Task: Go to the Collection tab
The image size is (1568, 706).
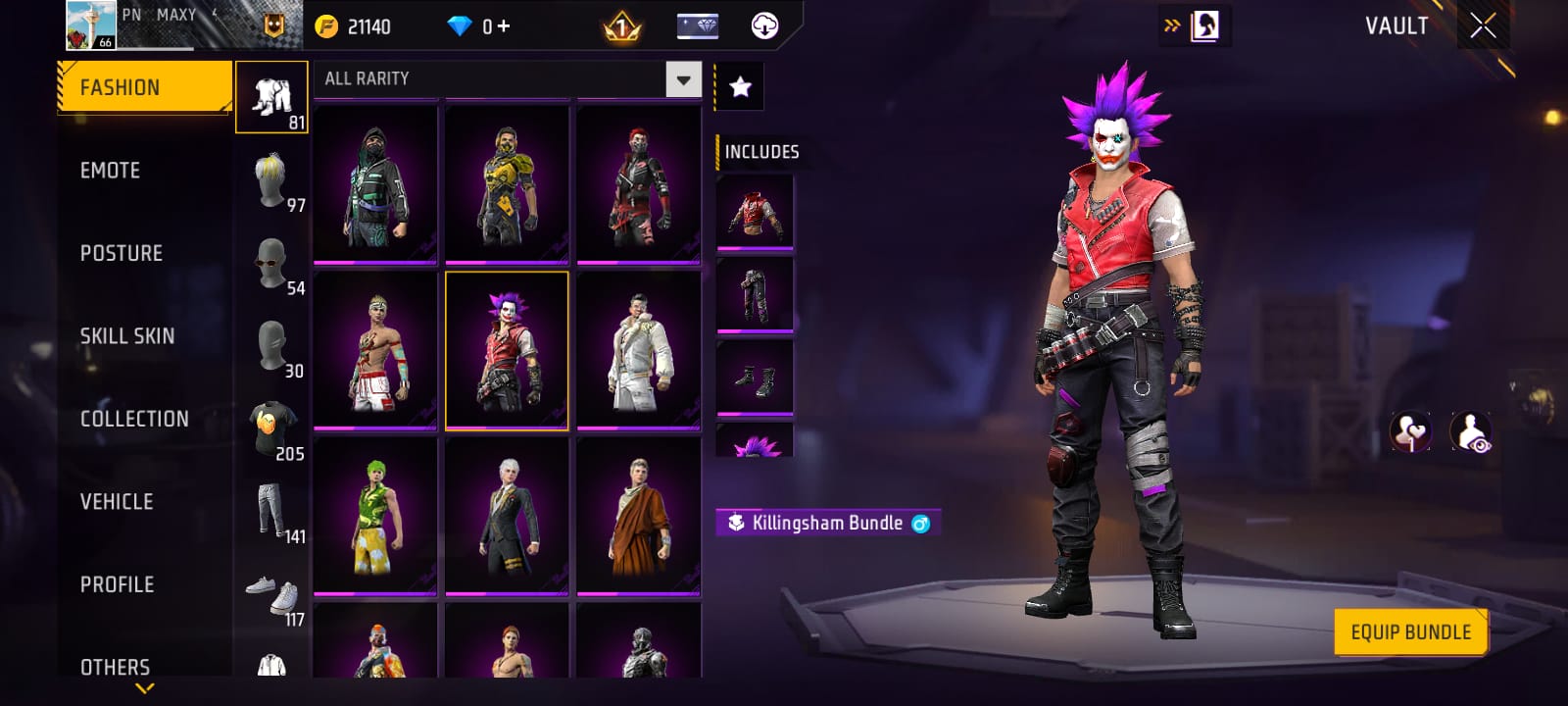Action: [134, 419]
